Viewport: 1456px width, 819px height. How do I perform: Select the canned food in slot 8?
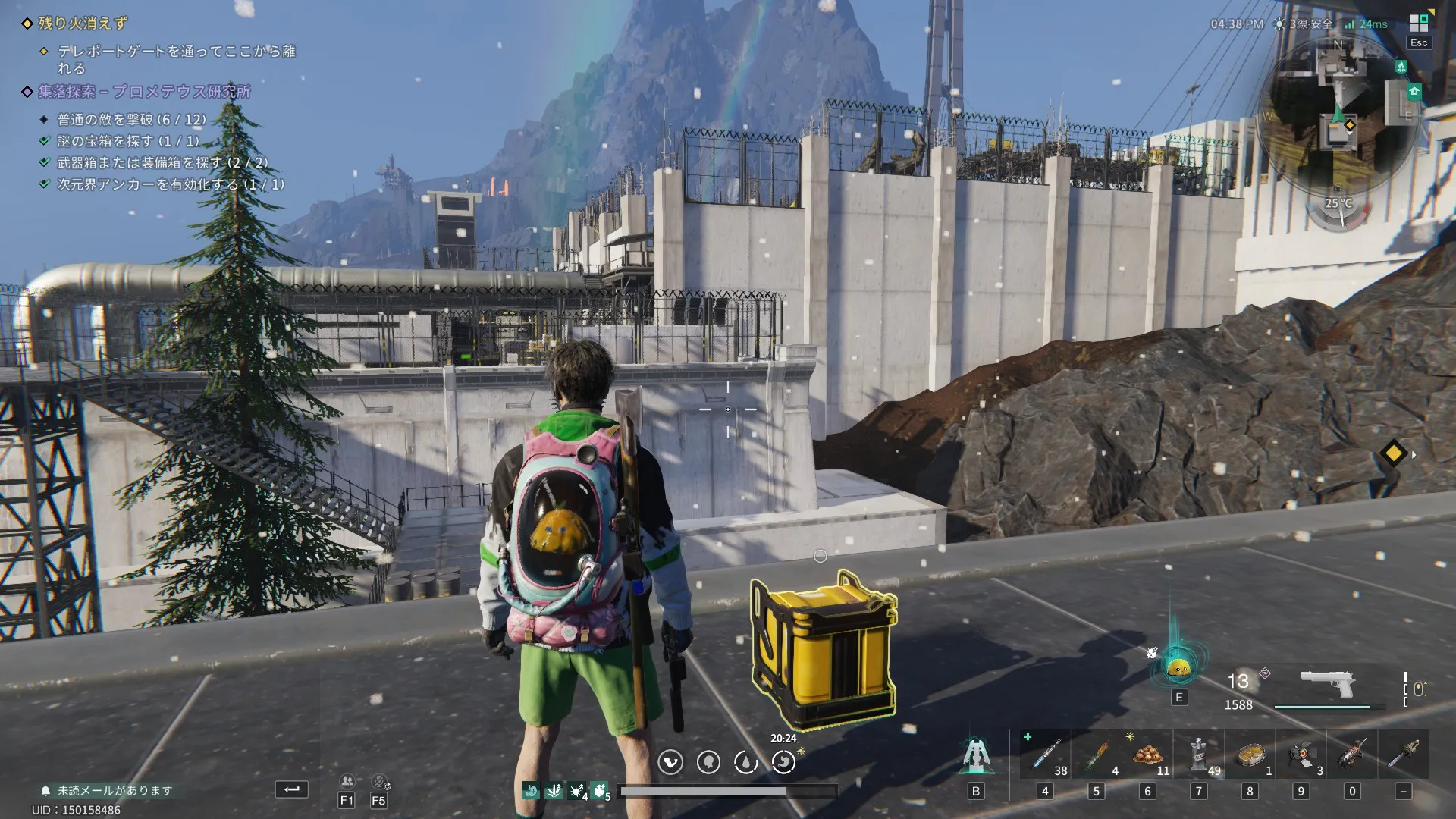(1250, 755)
